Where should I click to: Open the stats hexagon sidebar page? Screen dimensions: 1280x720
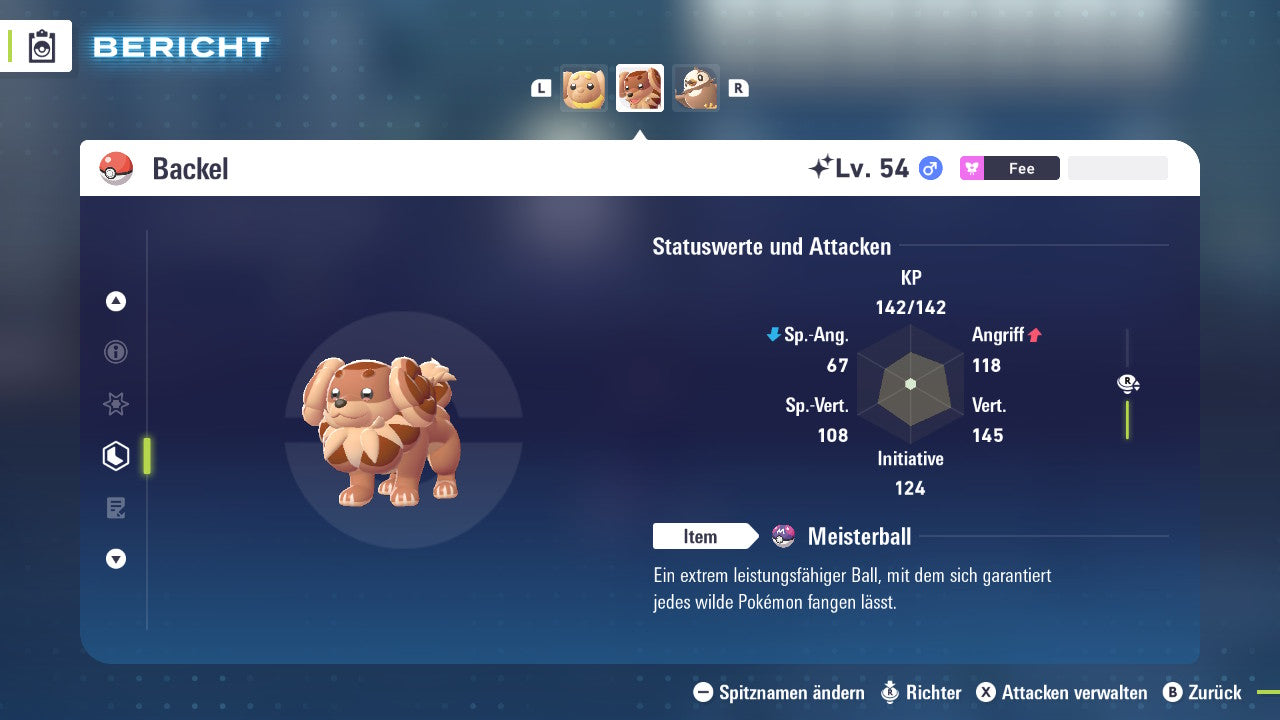click(x=116, y=455)
